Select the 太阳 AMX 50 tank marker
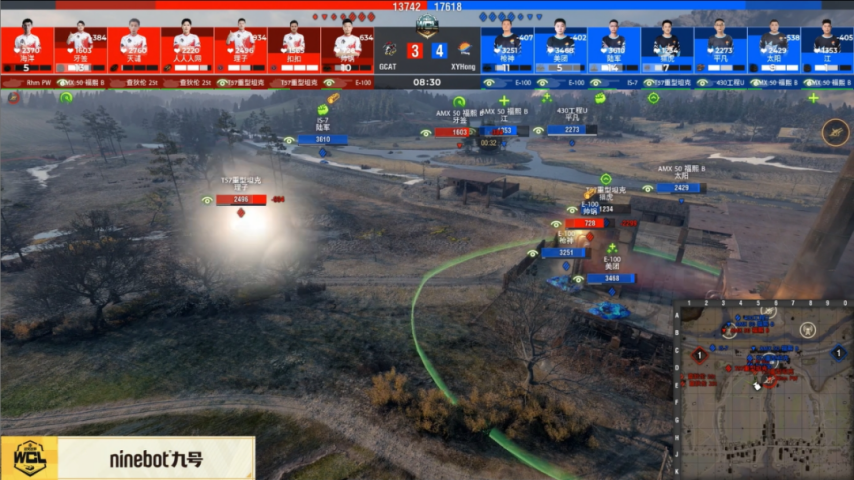 [x=681, y=187]
